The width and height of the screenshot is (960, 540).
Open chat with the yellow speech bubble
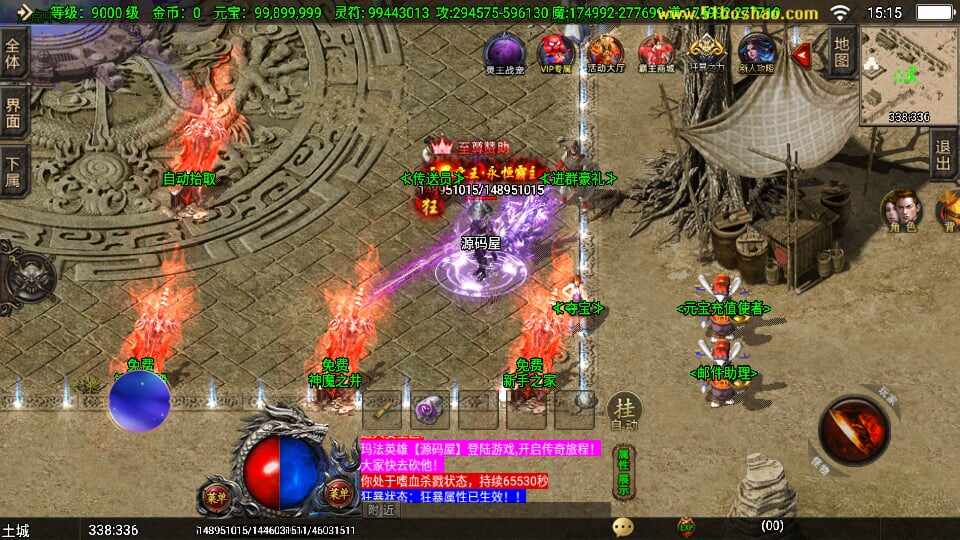point(623,526)
